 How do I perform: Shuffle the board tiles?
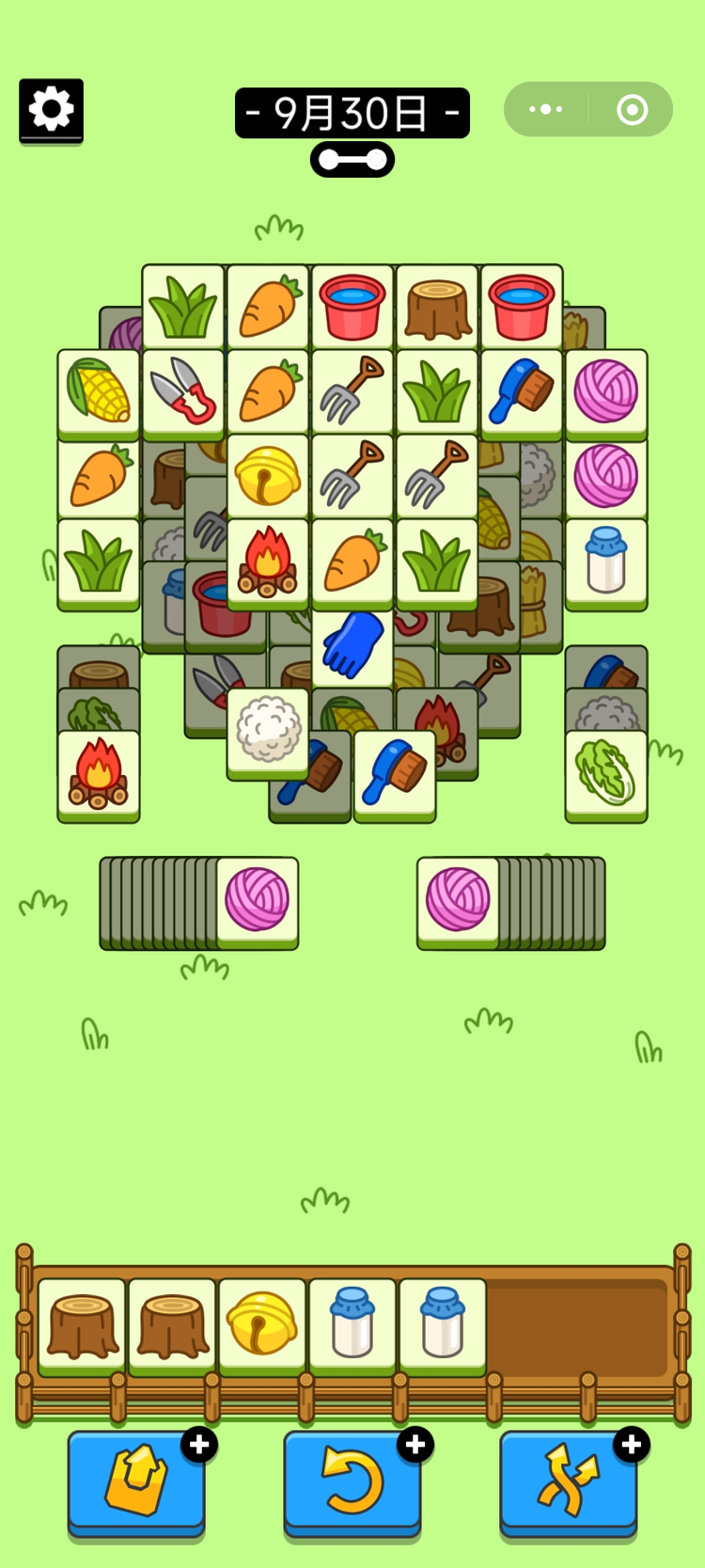coord(568,1481)
